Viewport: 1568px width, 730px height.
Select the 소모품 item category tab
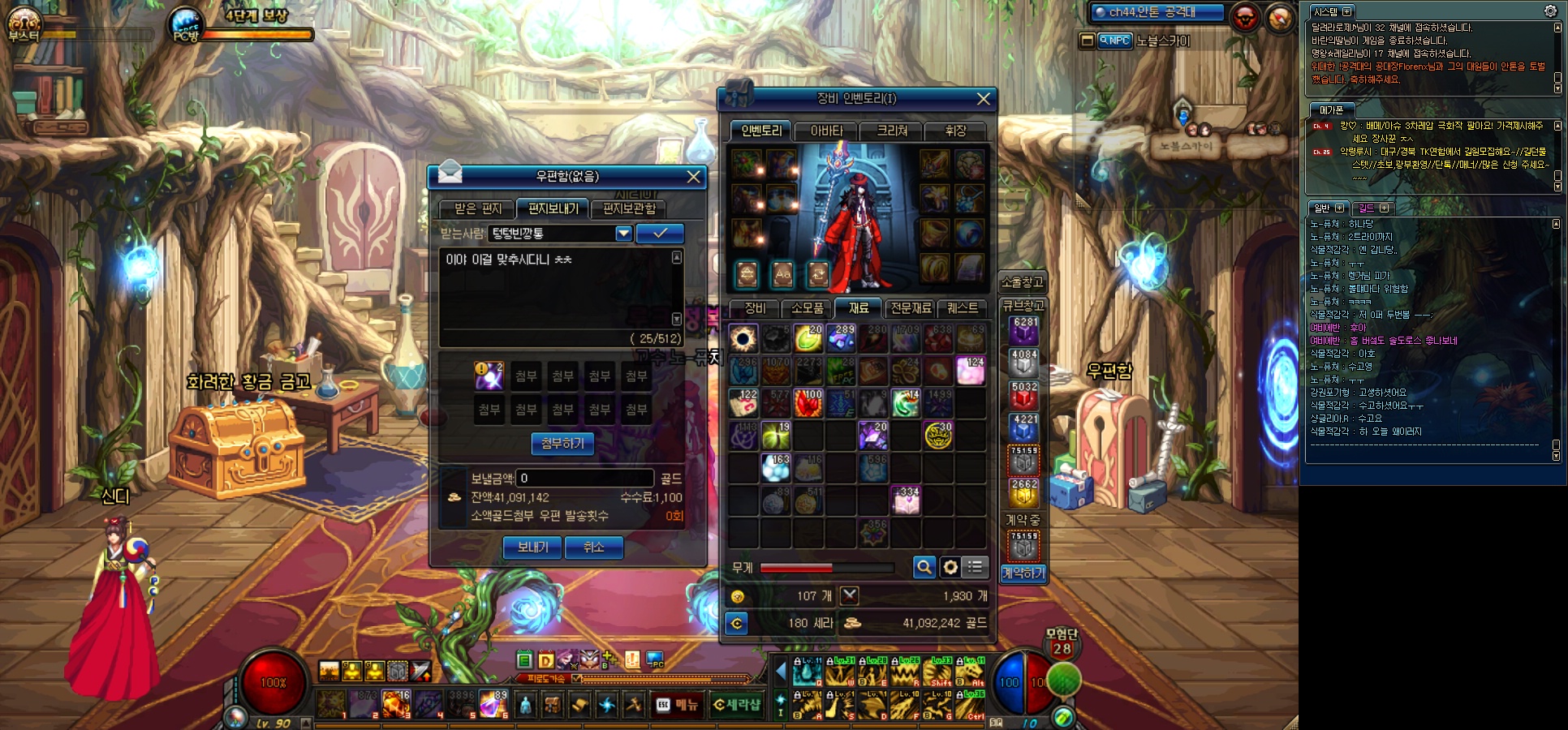tap(807, 308)
